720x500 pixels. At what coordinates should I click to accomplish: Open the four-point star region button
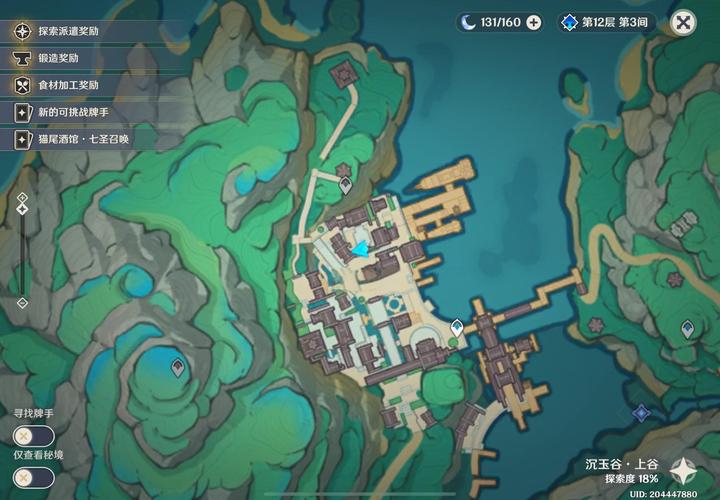tap(684, 468)
